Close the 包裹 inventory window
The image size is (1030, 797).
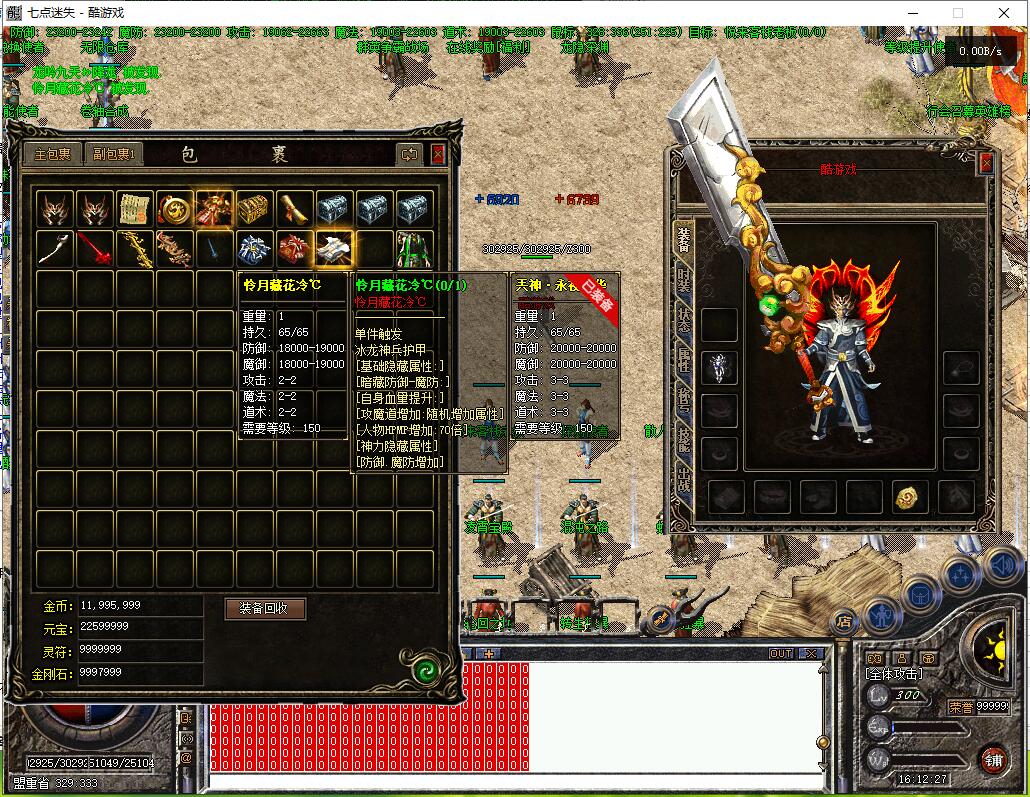tap(438, 154)
